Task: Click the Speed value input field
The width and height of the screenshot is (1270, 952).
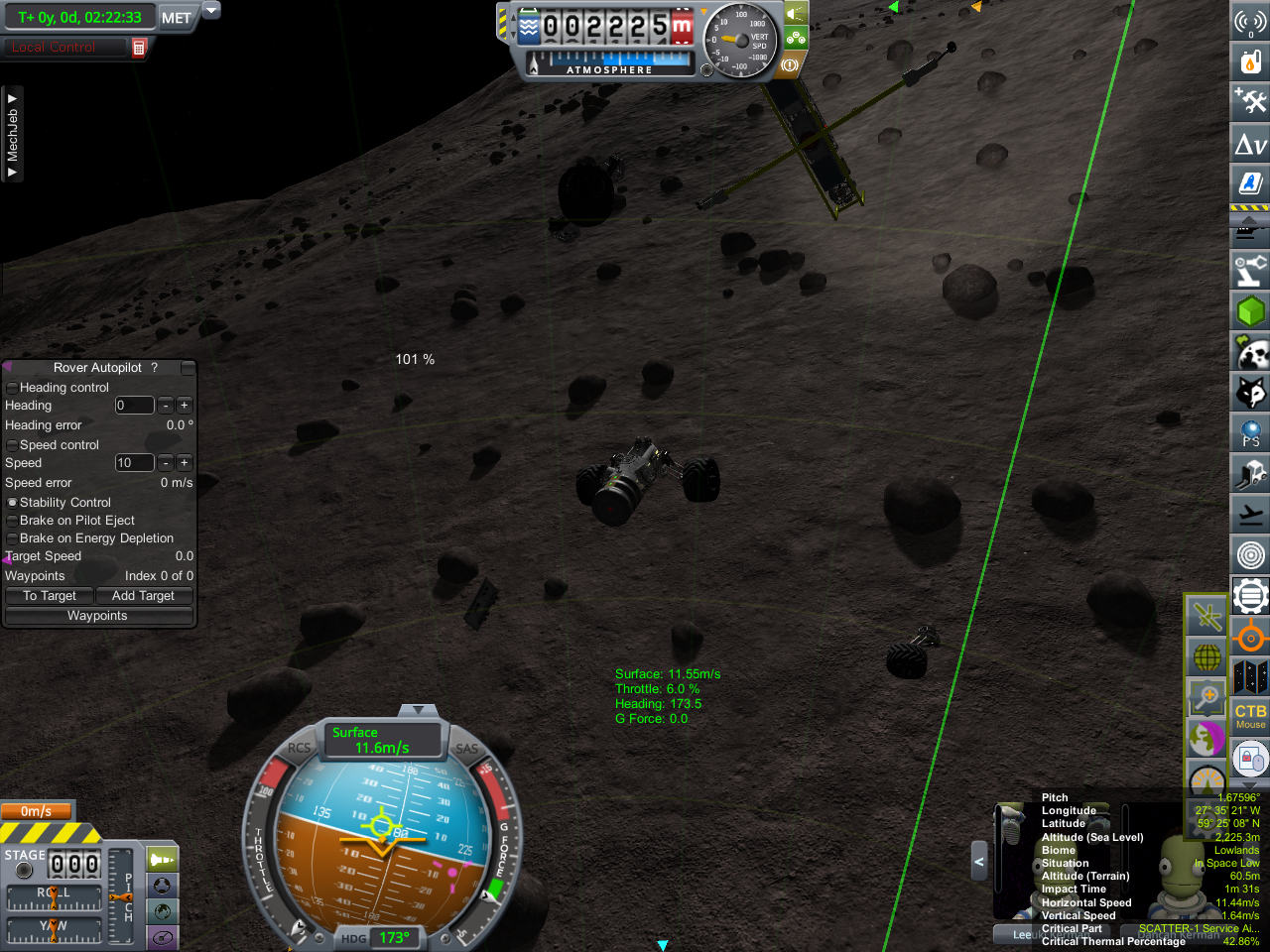Action: [x=134, y=463]
